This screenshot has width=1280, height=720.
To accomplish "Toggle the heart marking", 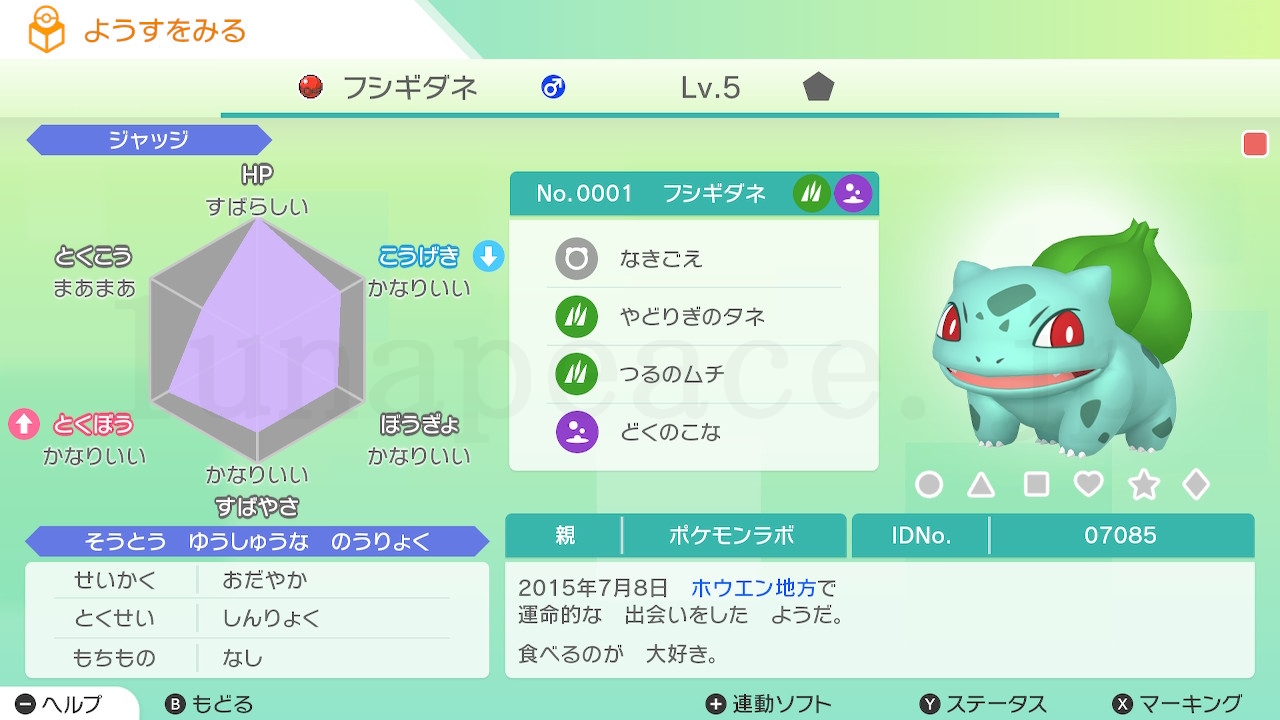I will tap(1089, 484).
